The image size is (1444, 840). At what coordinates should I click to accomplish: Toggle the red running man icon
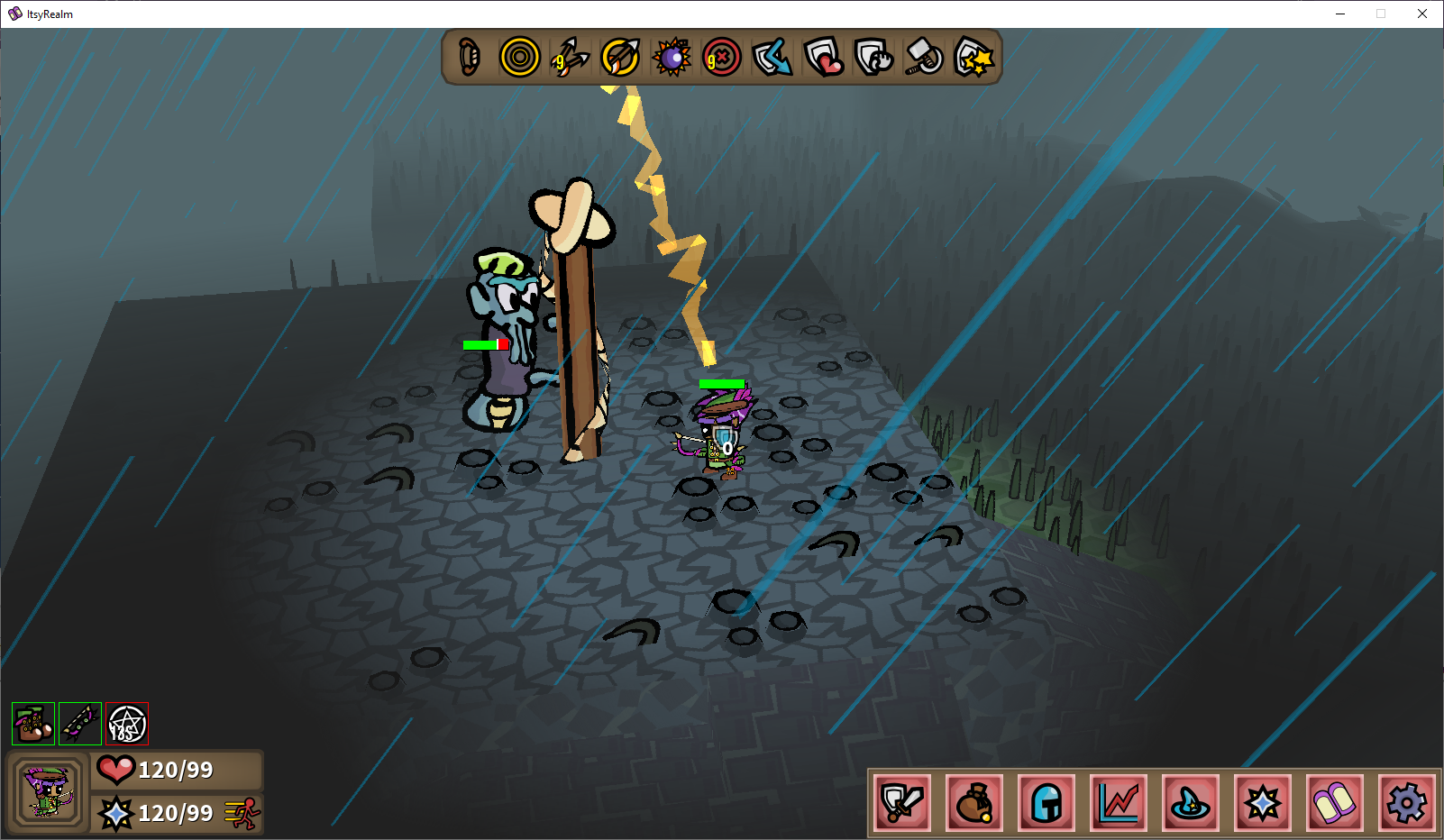pos(242,814)
